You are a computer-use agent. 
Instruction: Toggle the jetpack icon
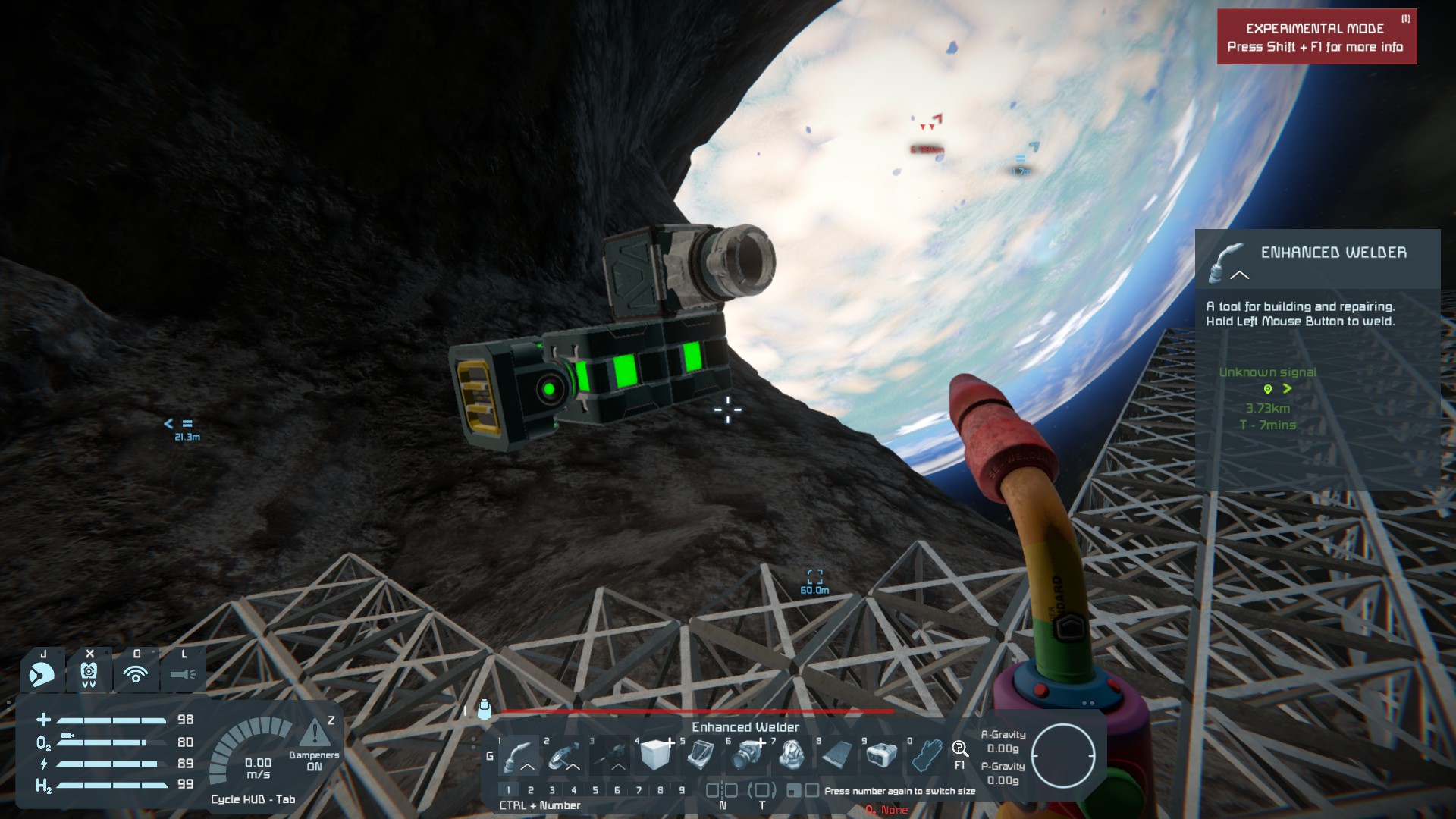click(x=89, y=673)
